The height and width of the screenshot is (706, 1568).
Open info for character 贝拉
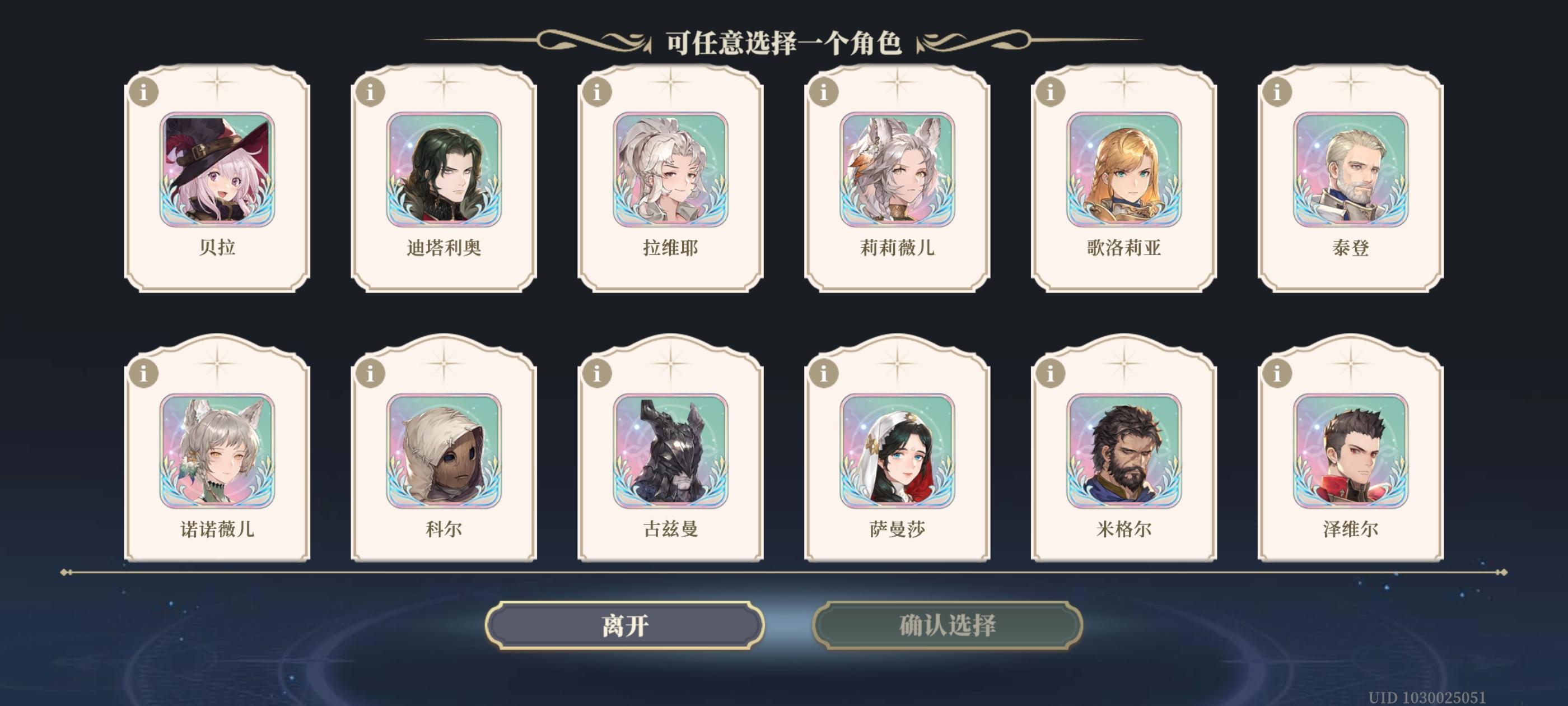(x=144, y=92)
